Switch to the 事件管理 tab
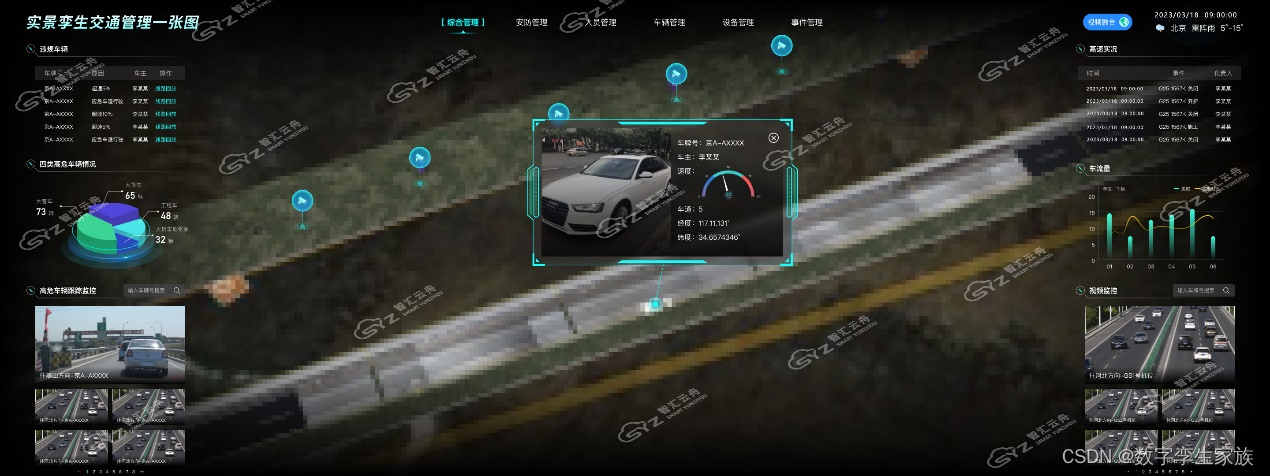The image size is (1270, 476). tap(806, 22)
